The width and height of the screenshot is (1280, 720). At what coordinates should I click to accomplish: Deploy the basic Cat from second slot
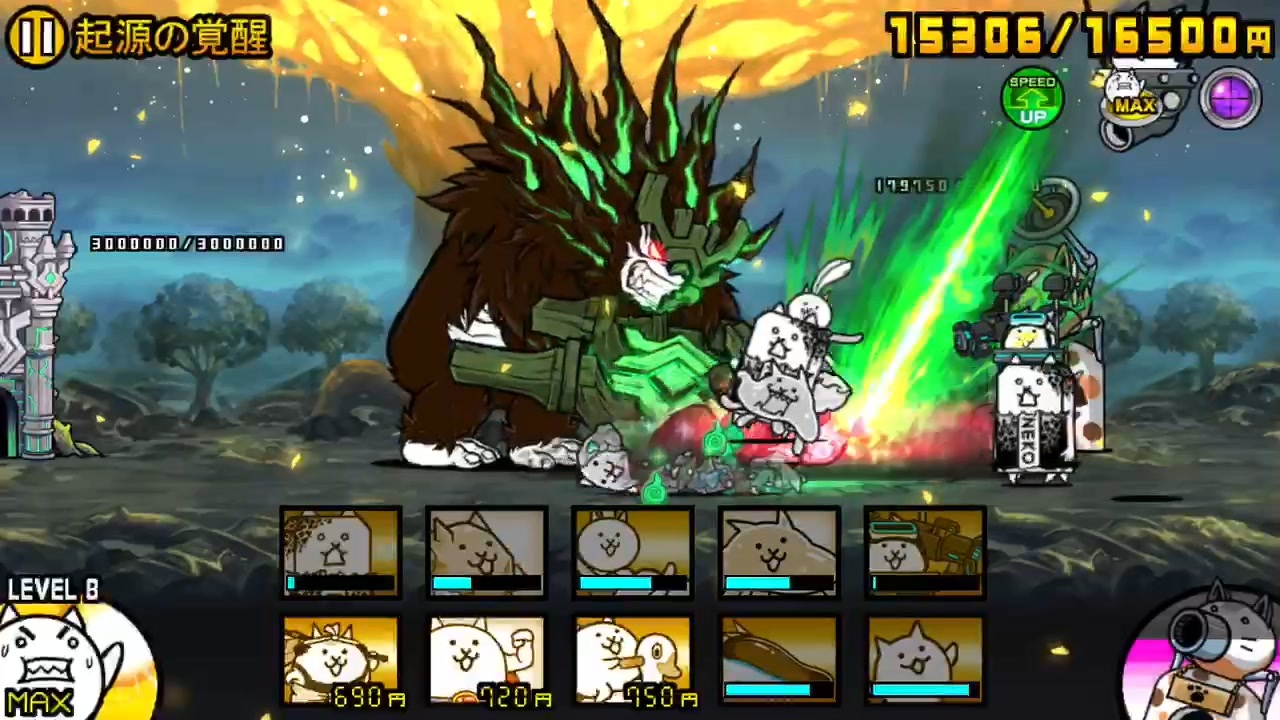[487, 553]
